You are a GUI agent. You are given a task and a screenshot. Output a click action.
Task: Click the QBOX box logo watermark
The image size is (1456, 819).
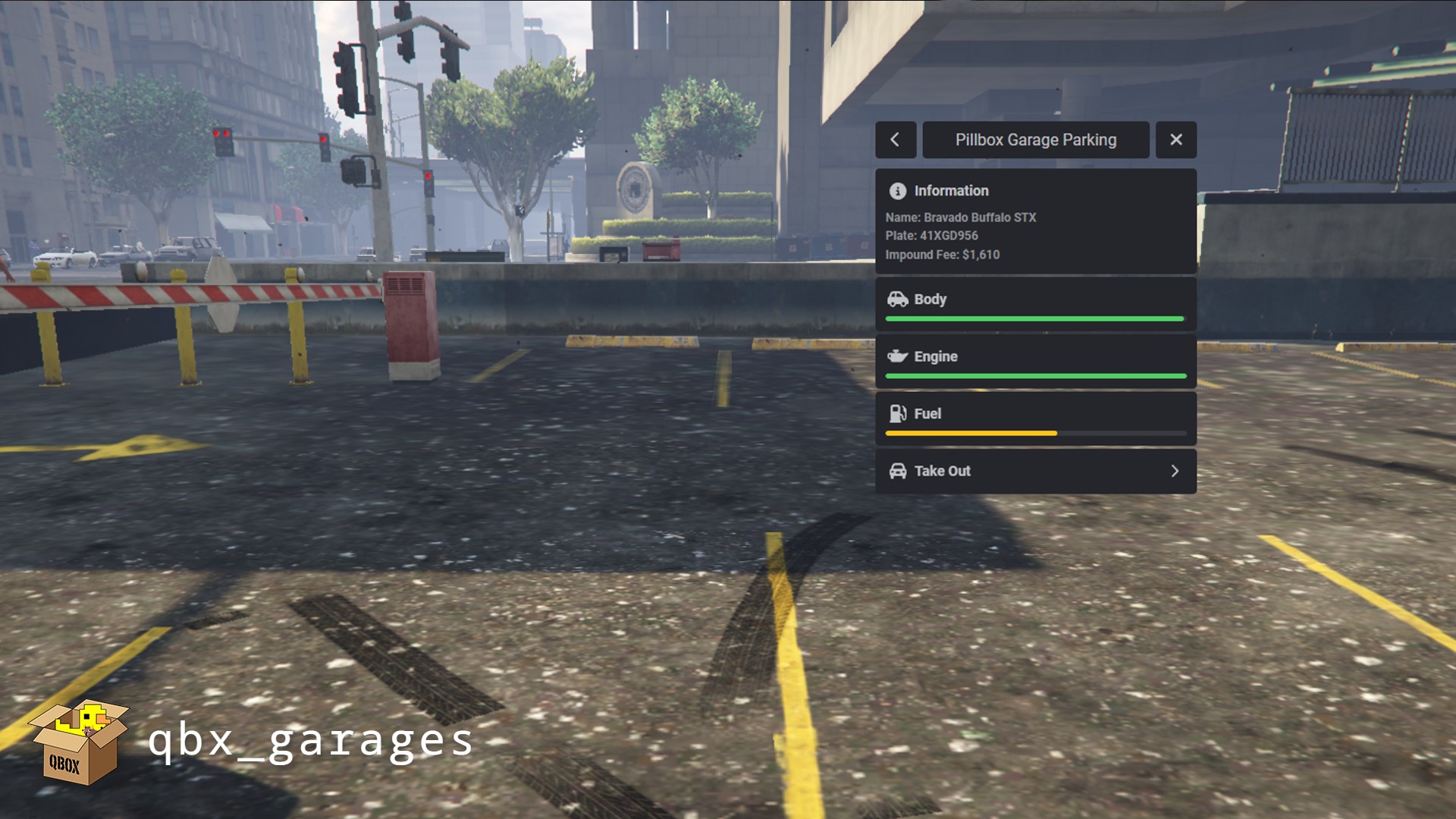click(x=80, y=739)
